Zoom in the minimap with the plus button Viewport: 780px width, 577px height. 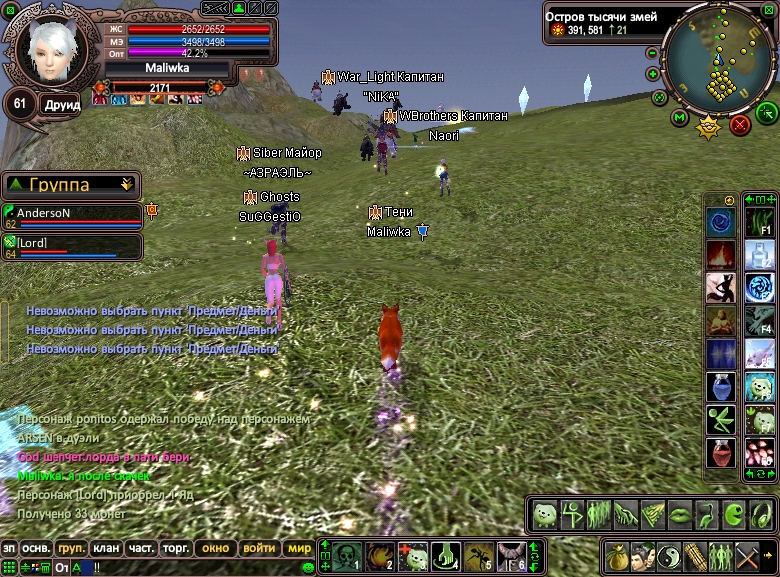click(x=652, y=74)
